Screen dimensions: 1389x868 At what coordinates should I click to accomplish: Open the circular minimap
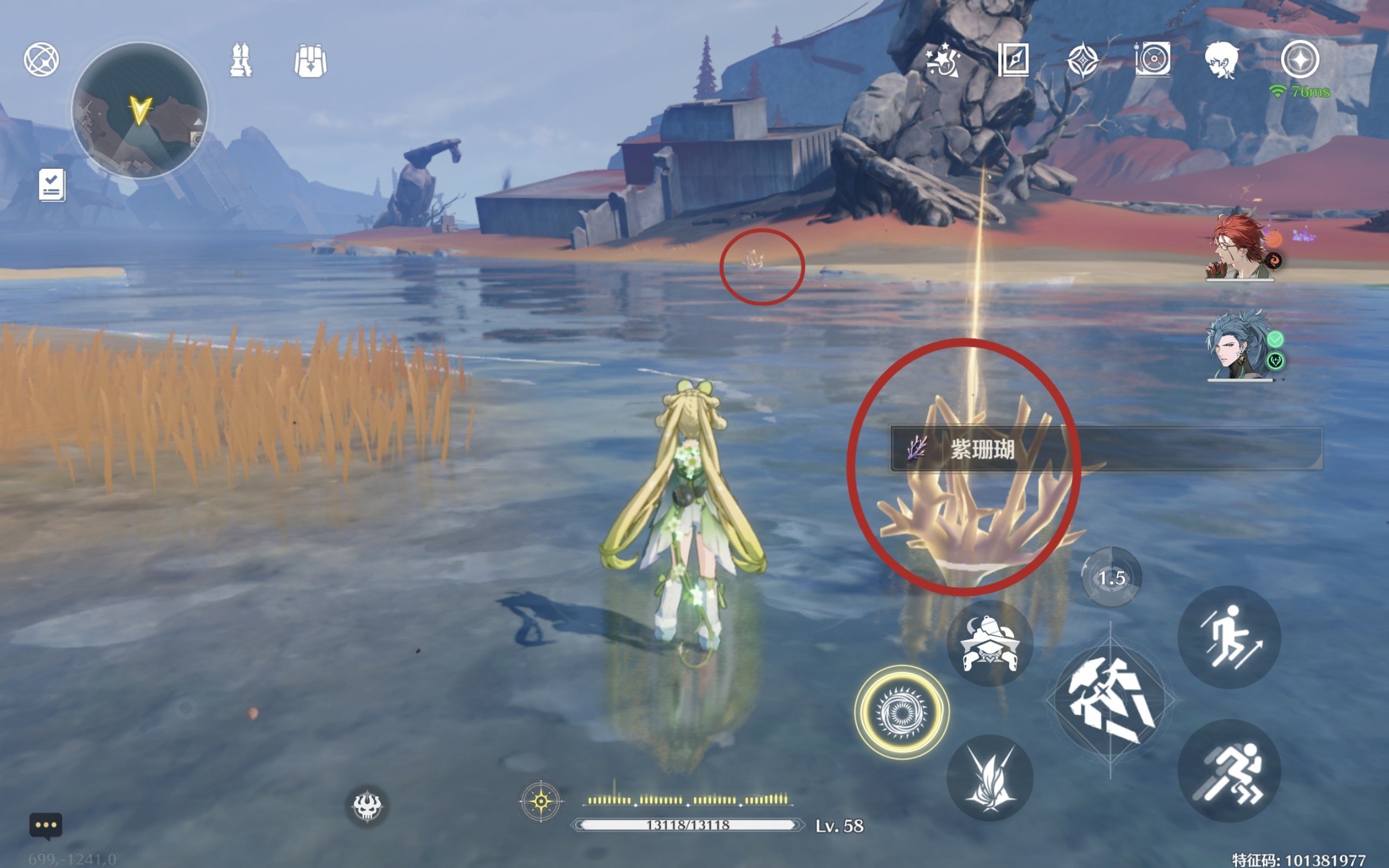(x=139, y=110)
